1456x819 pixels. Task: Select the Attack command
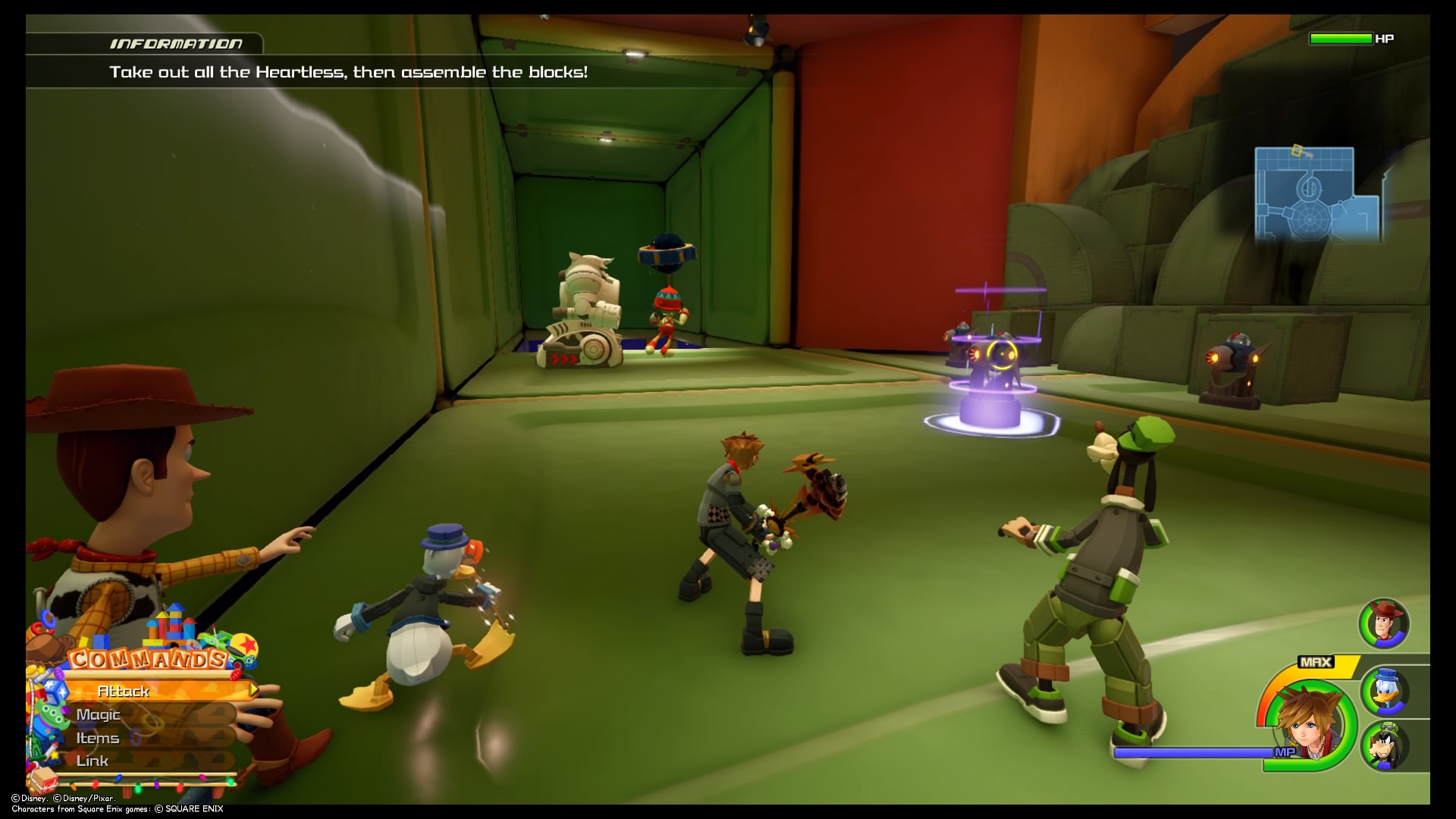coord(123,691)
